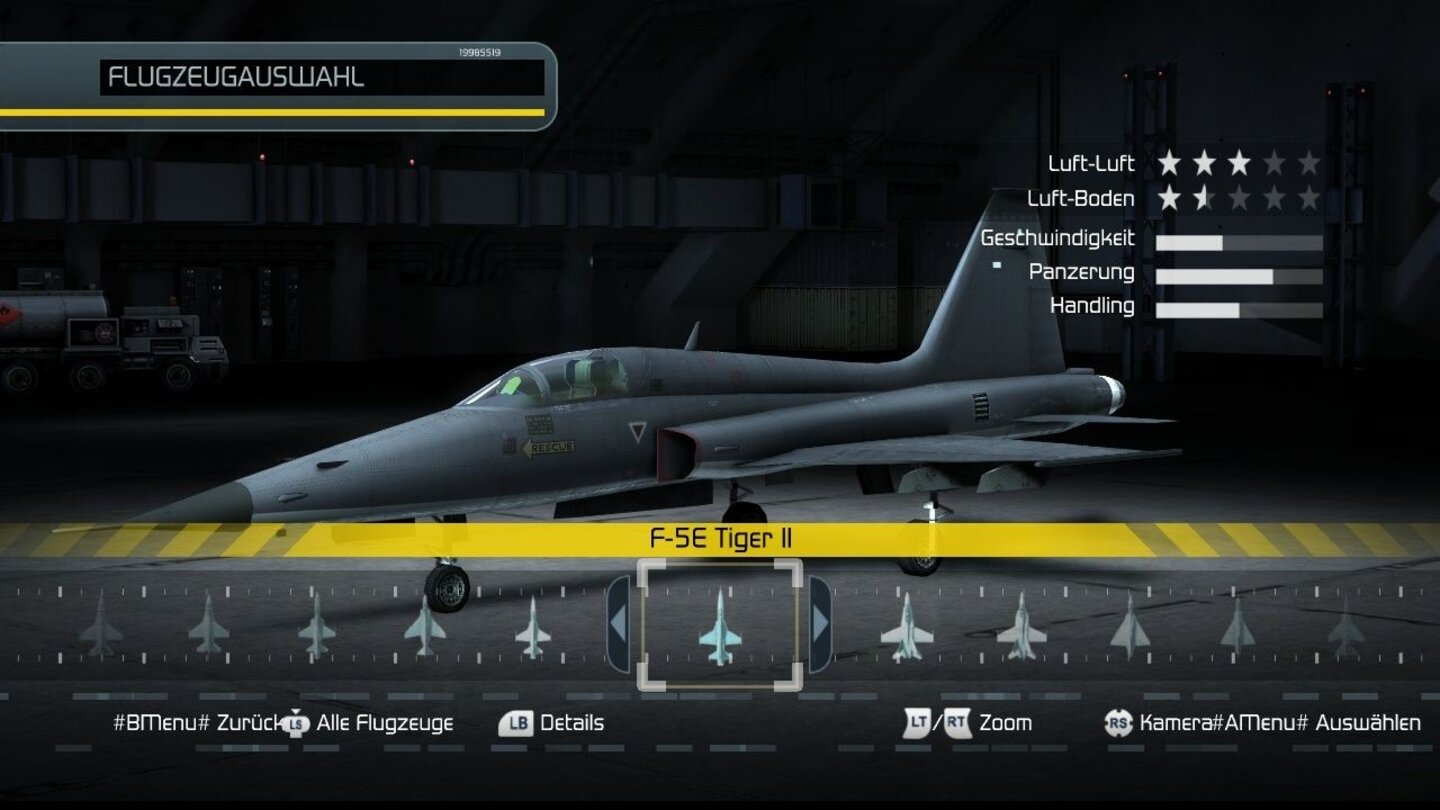
Task: Click the LS stick icon beside Alle Flugzeuge
Action: click(294, 723)
